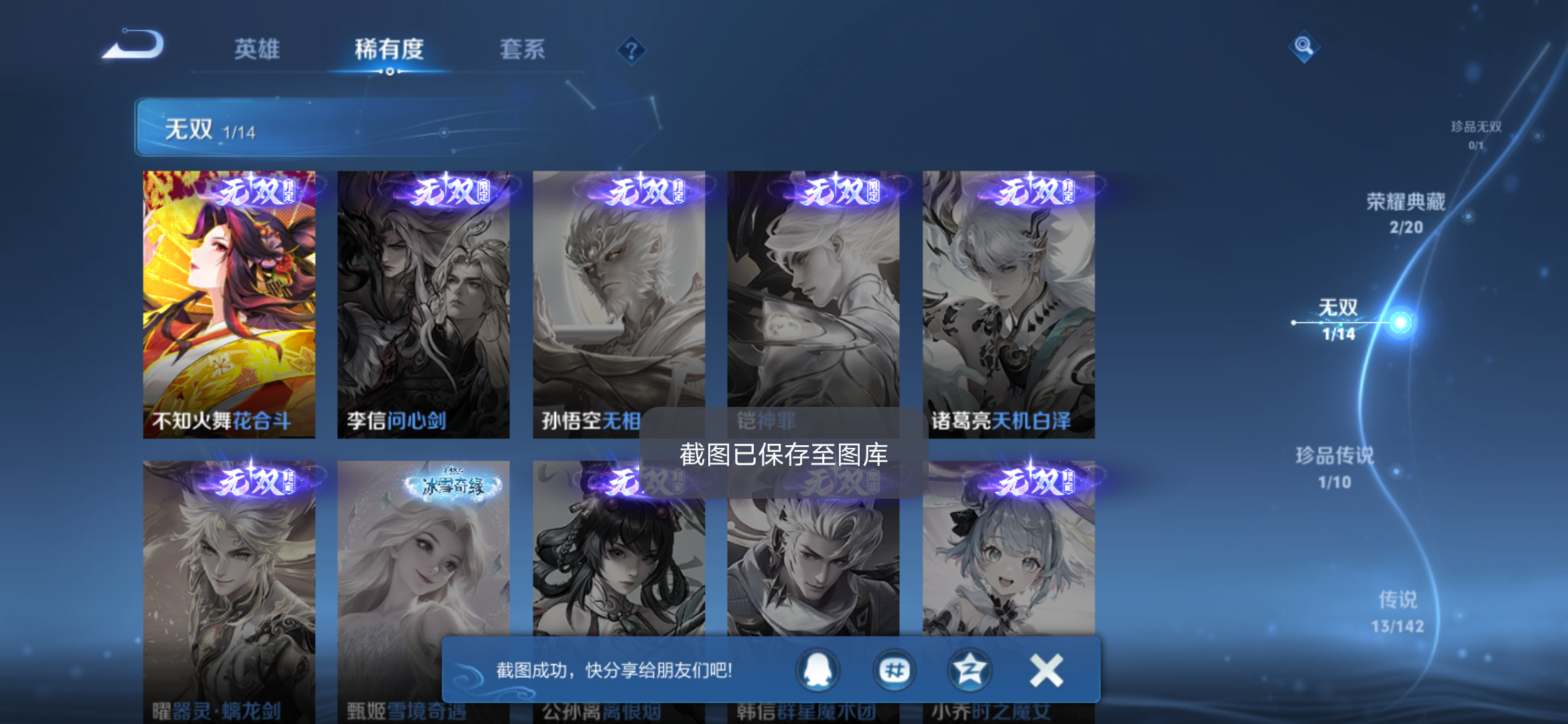
Task: Share the screenshot to QQ Zone
Action: [x=970, y=669]
